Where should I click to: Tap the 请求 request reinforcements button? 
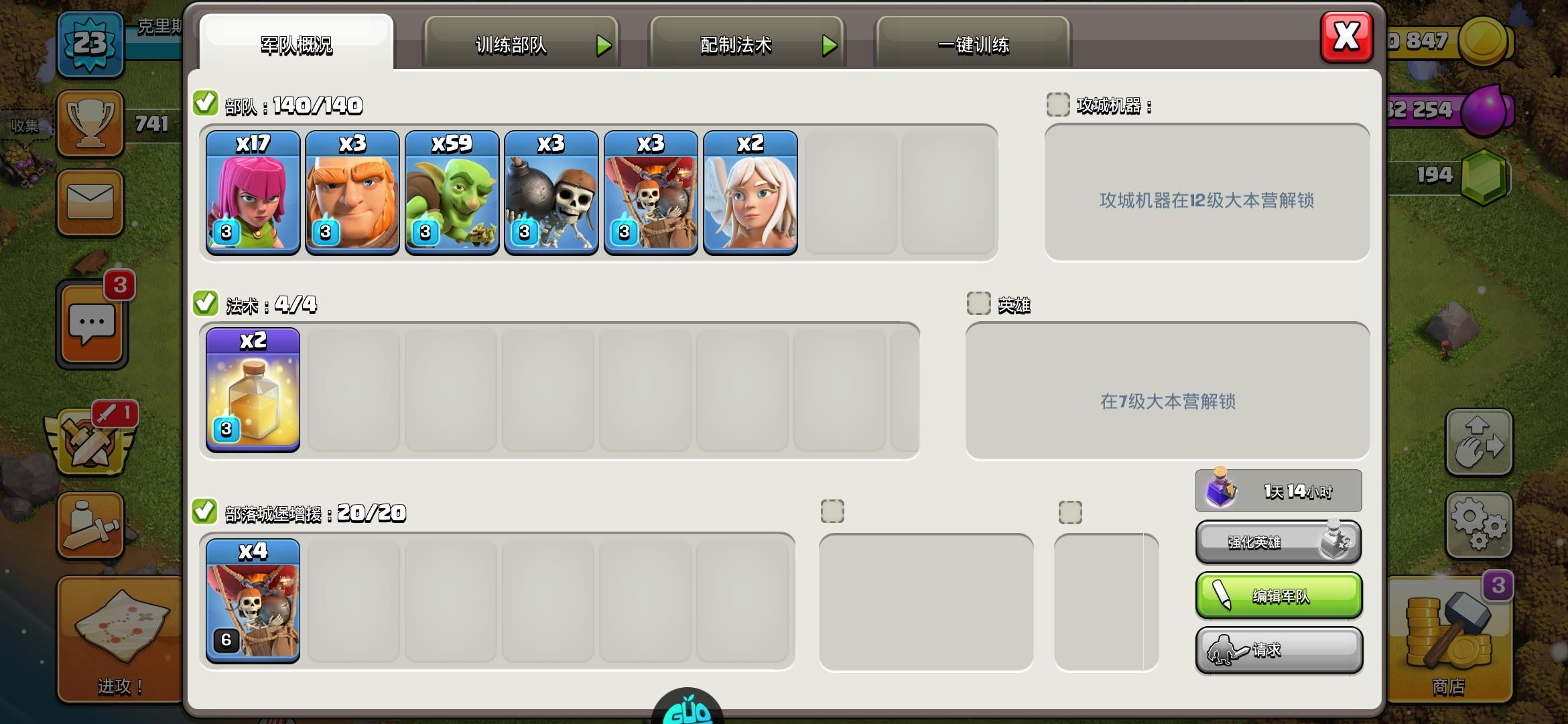pos(1278,649)
